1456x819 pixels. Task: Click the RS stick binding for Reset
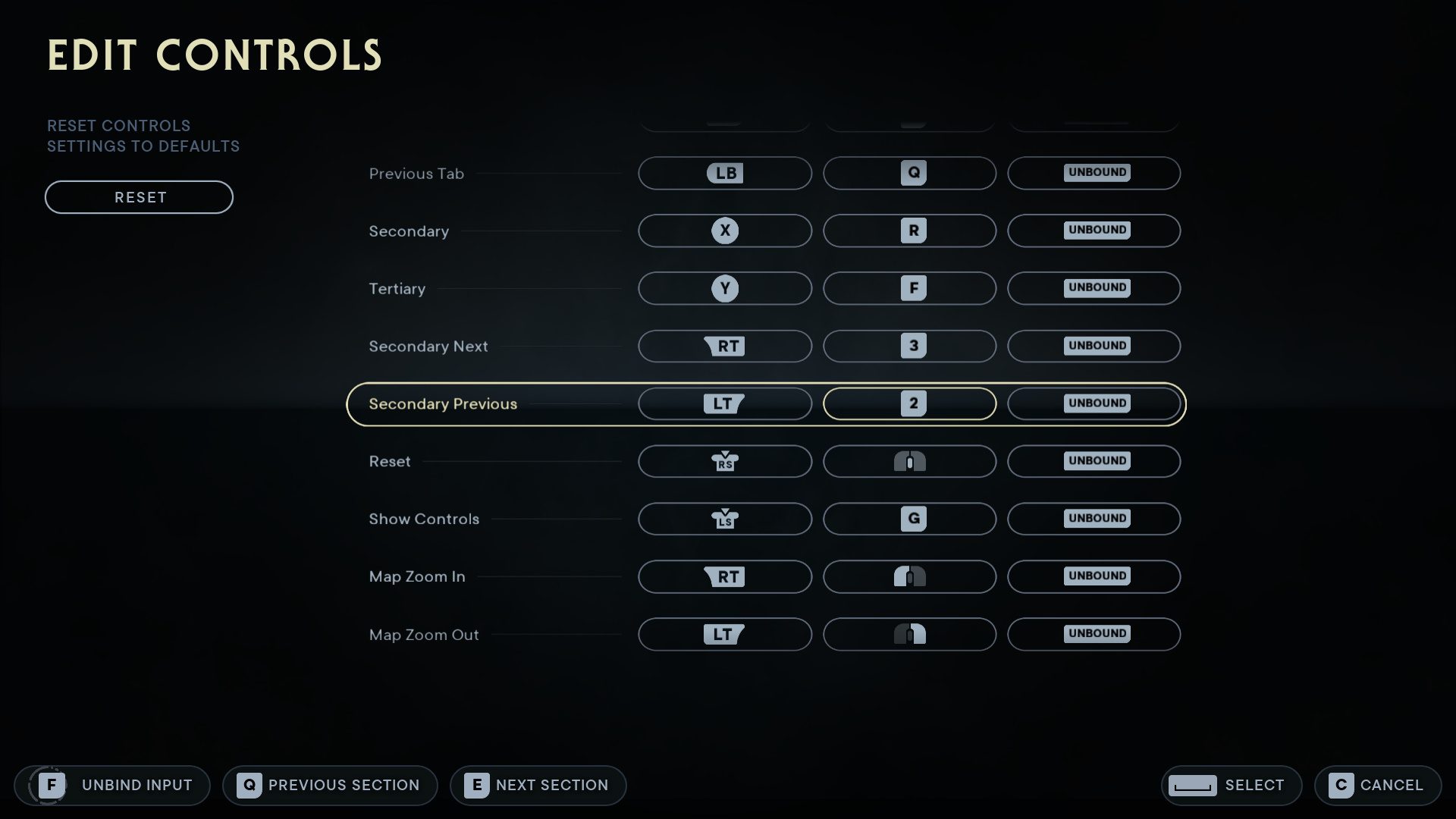724,461
